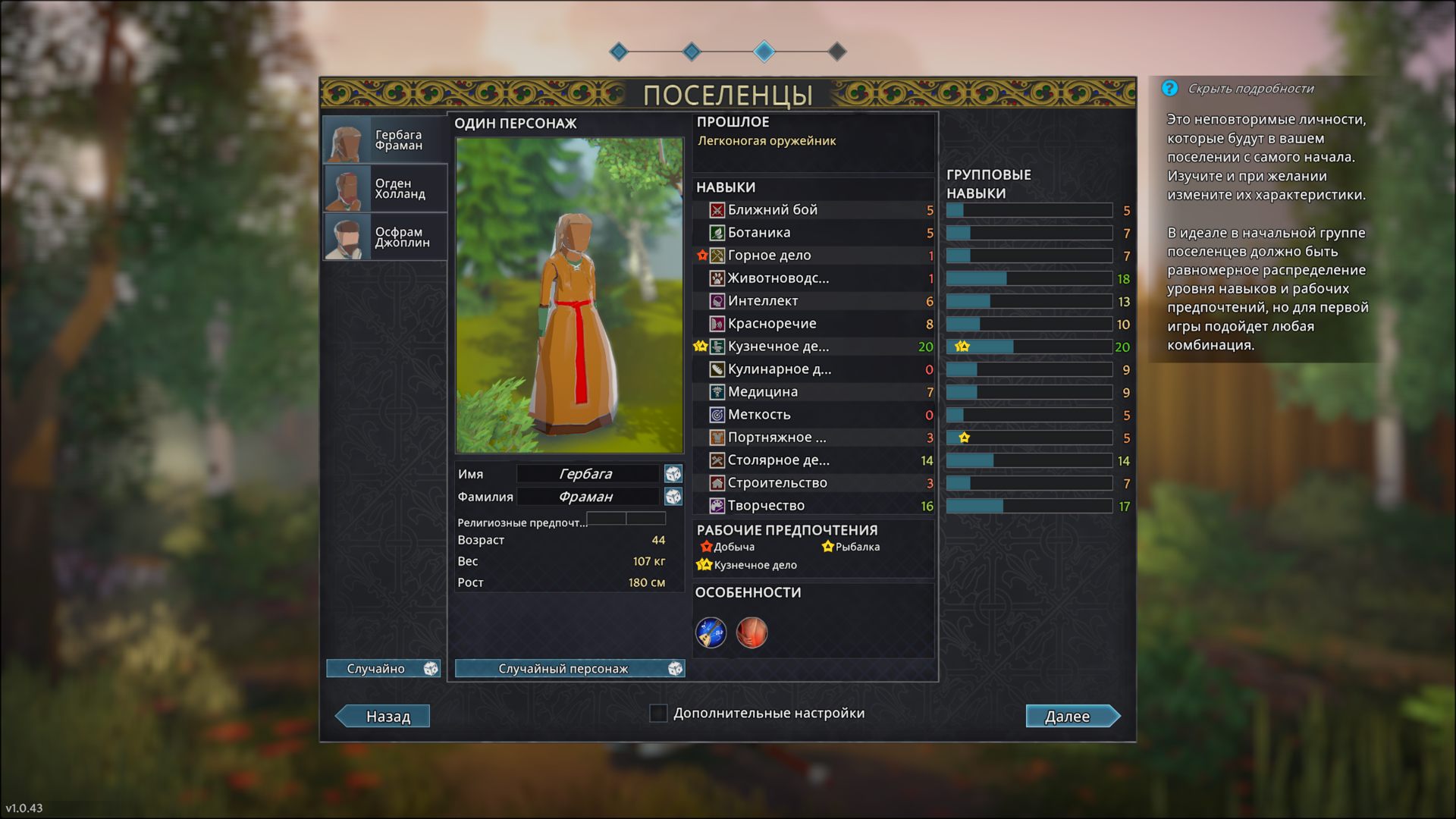Edit the Фамилия surname field
This screenshot has height=819, width=1456.
(x=587, y=497)
